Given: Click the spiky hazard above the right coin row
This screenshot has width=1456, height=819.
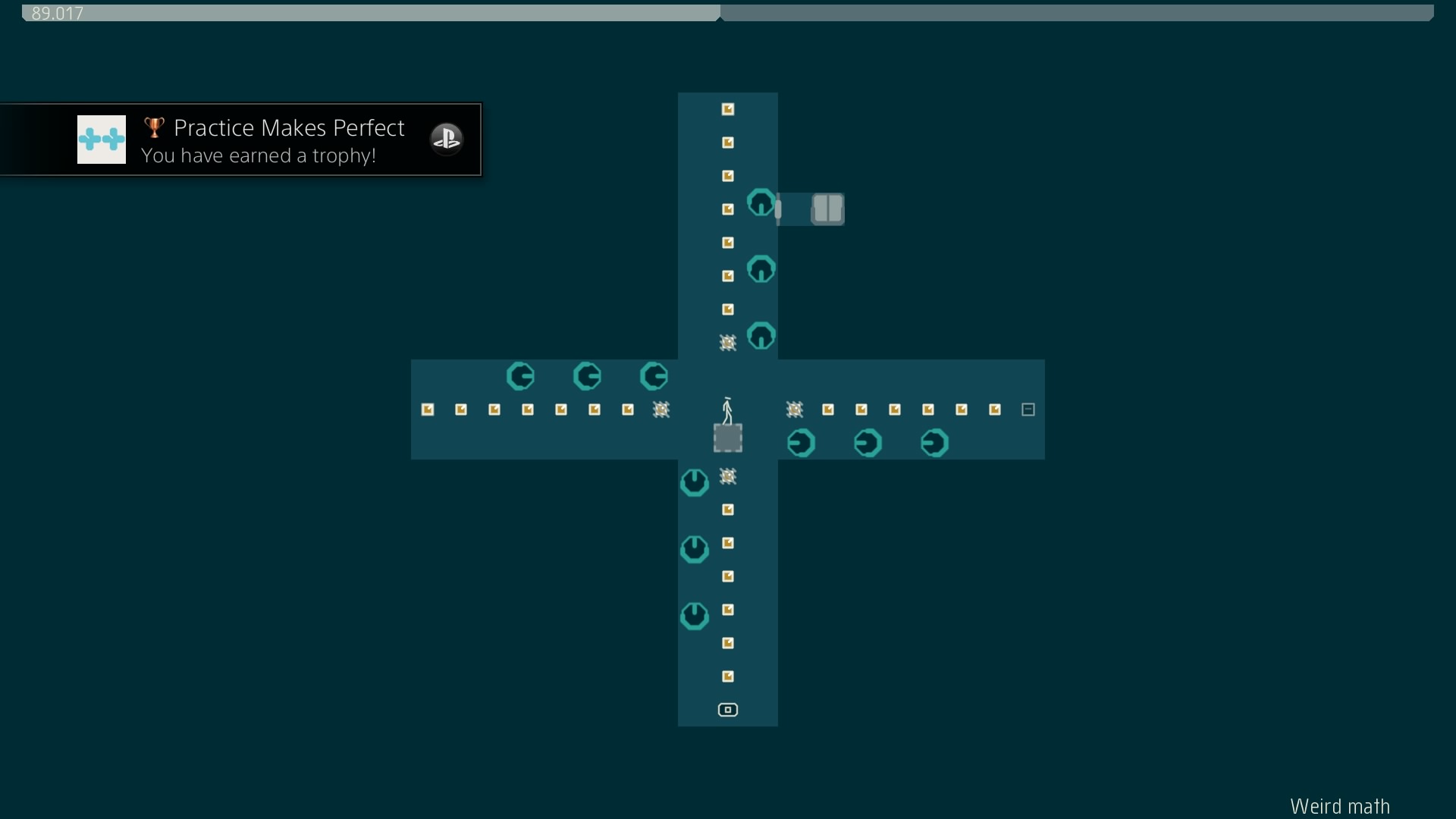Looking at the screenshot, I should 795,409.
